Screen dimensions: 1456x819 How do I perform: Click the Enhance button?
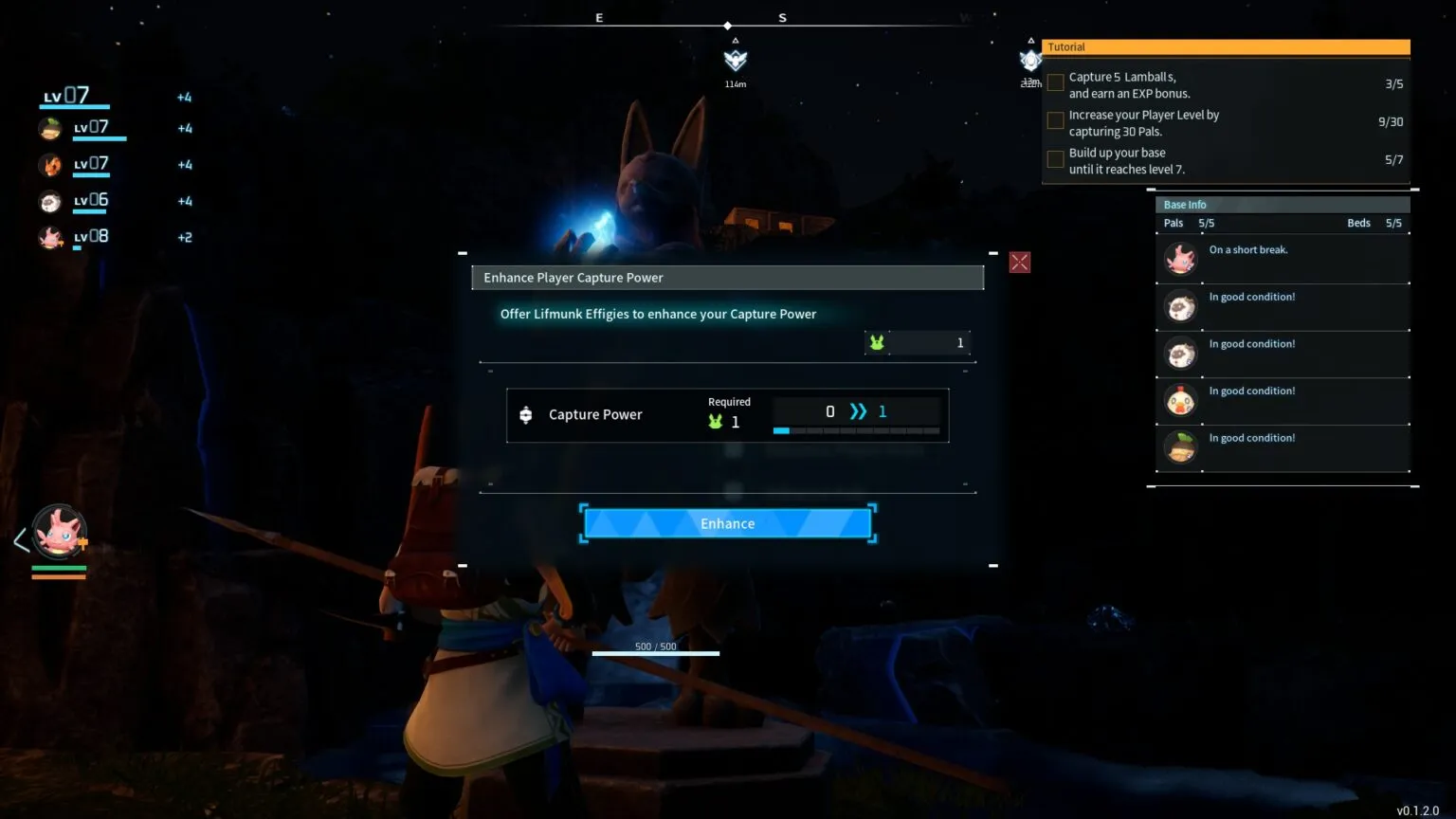pos(727,523)
